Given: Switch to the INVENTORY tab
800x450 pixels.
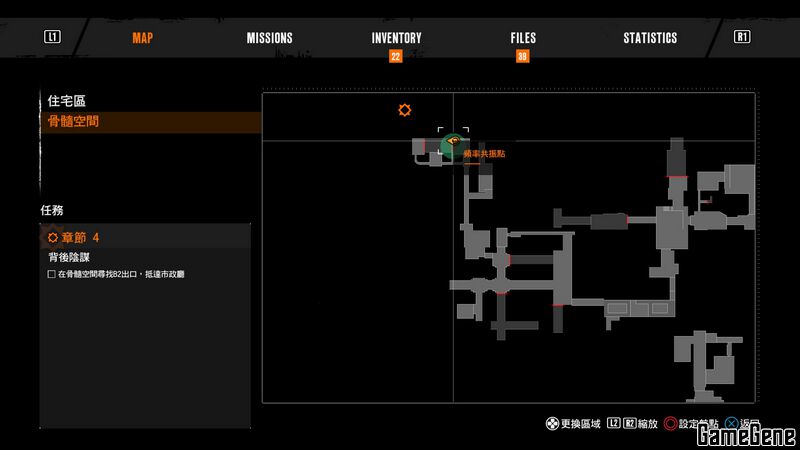Looking at the screenshot, I should 396,38.
